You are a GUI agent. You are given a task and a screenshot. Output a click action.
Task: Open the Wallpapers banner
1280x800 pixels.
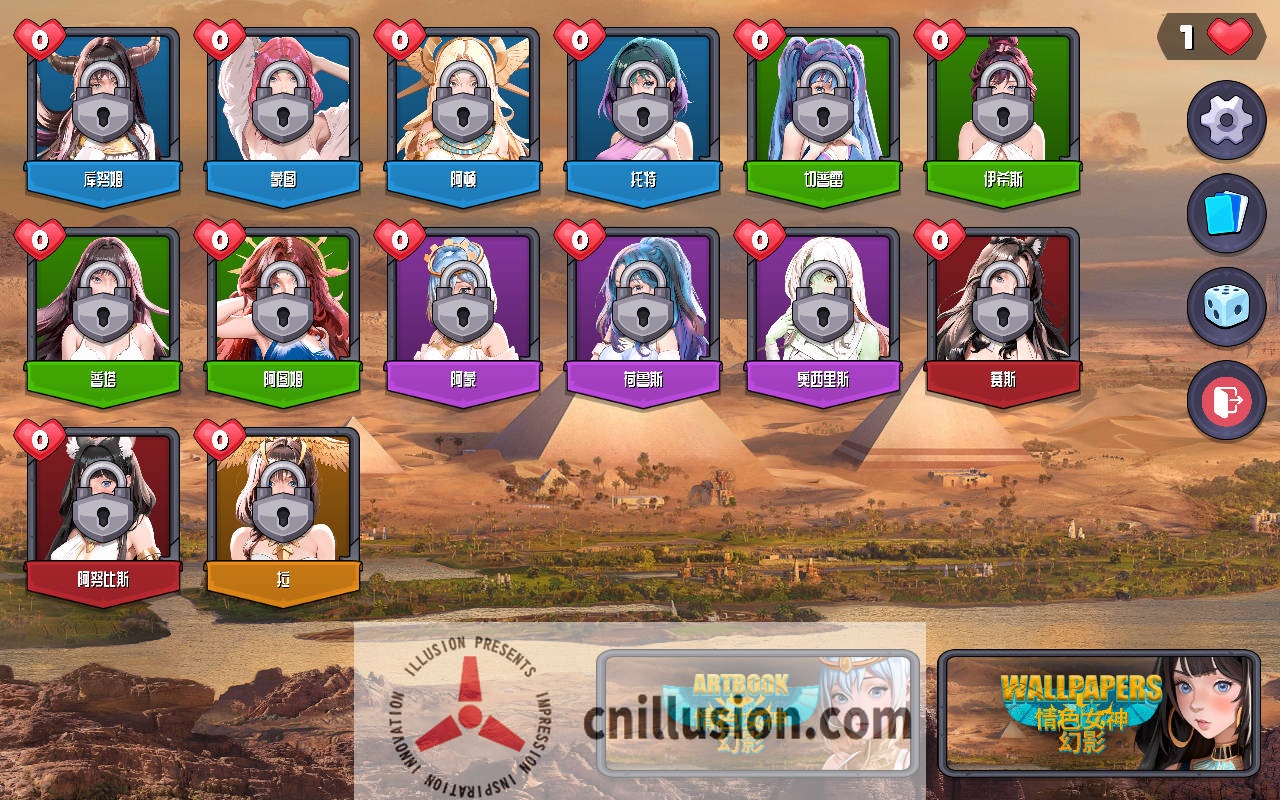pyautogui.click(x=1098, y=712)
